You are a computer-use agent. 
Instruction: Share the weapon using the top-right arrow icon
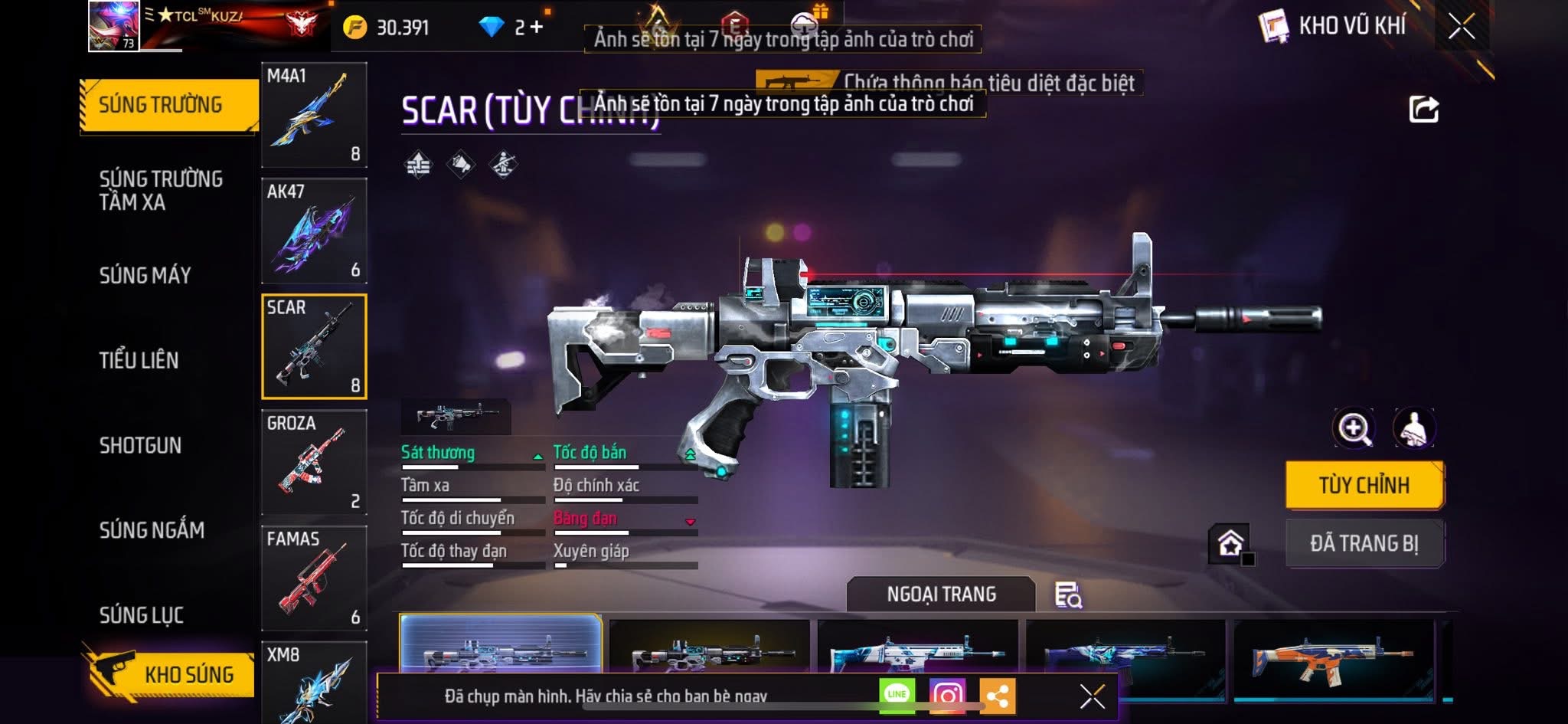tap(1424, 110)
